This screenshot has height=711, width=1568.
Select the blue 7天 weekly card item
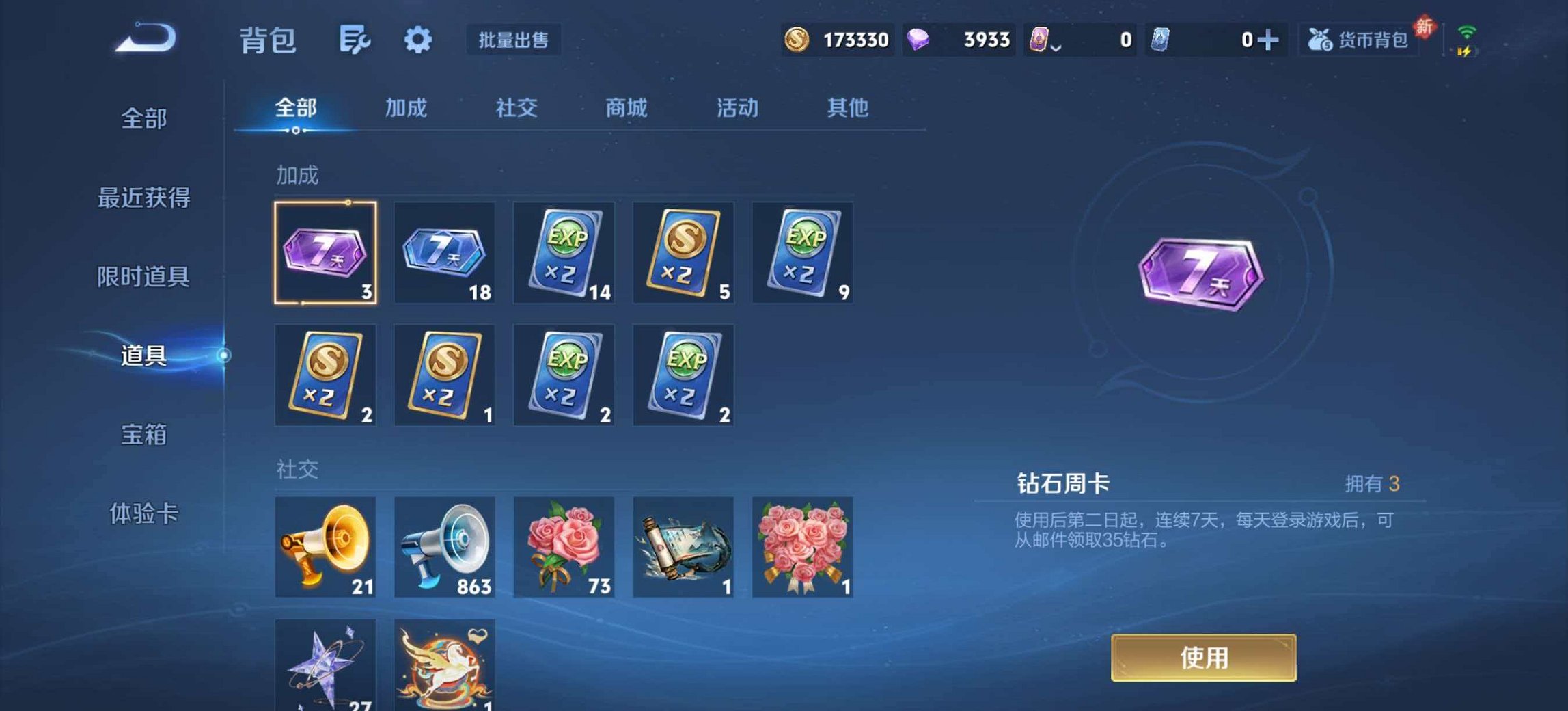[x=444, y=253]
